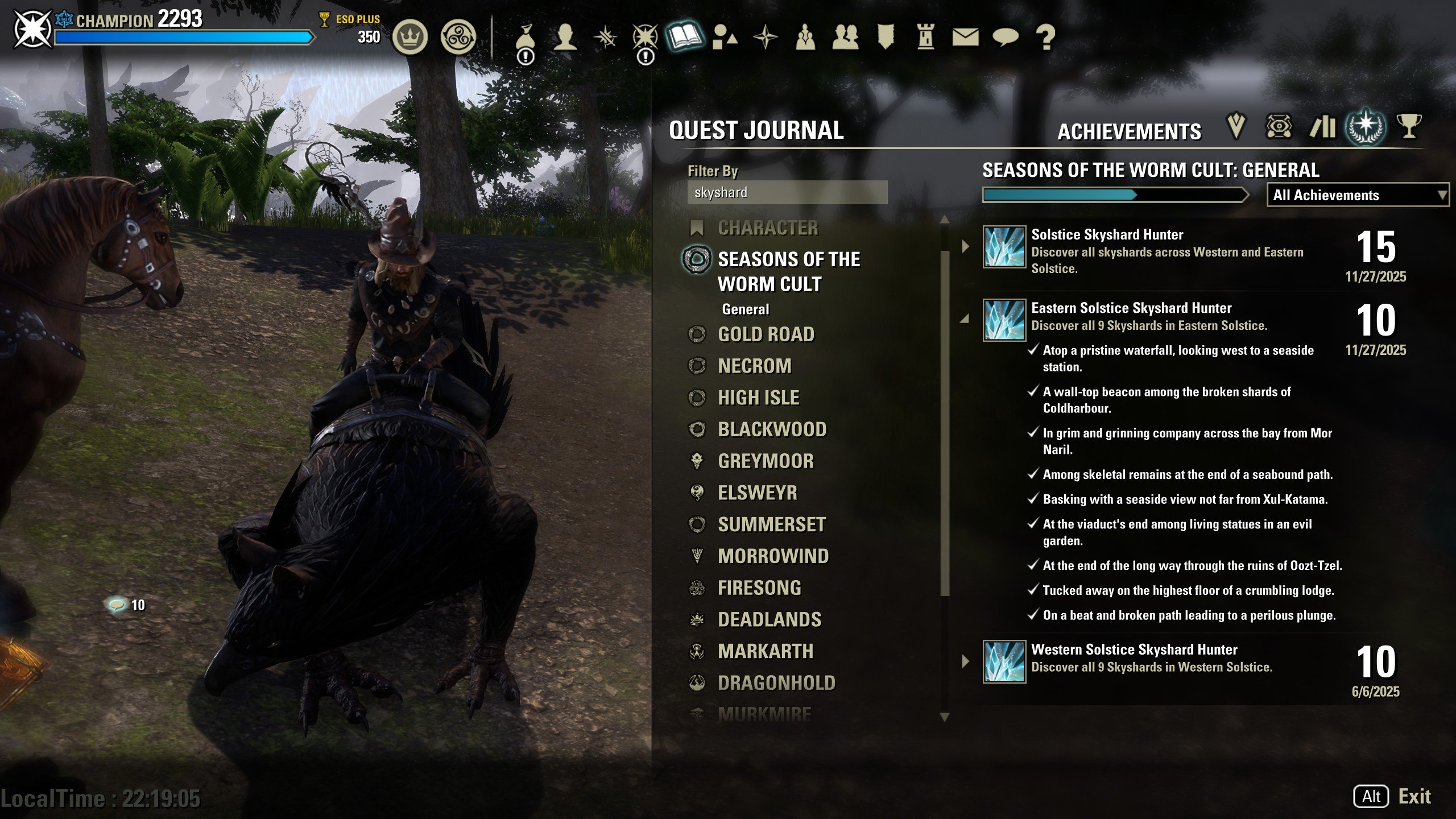The height and width of the screenshot is (819, 1456).
Task: Open the Alliance War tower icon
Action: tap(925, 38)
